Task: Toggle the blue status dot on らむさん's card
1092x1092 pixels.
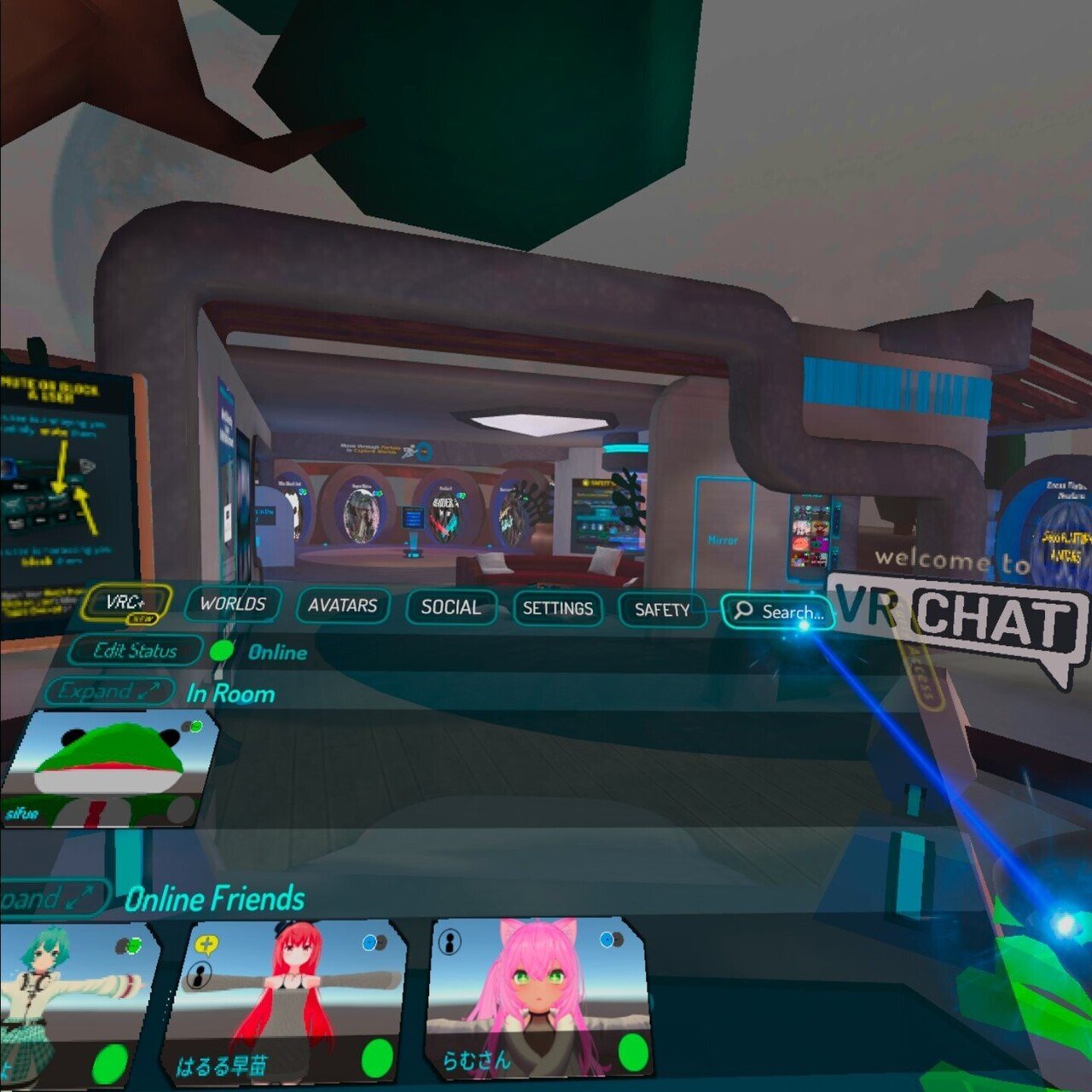Action: (607, 938)
